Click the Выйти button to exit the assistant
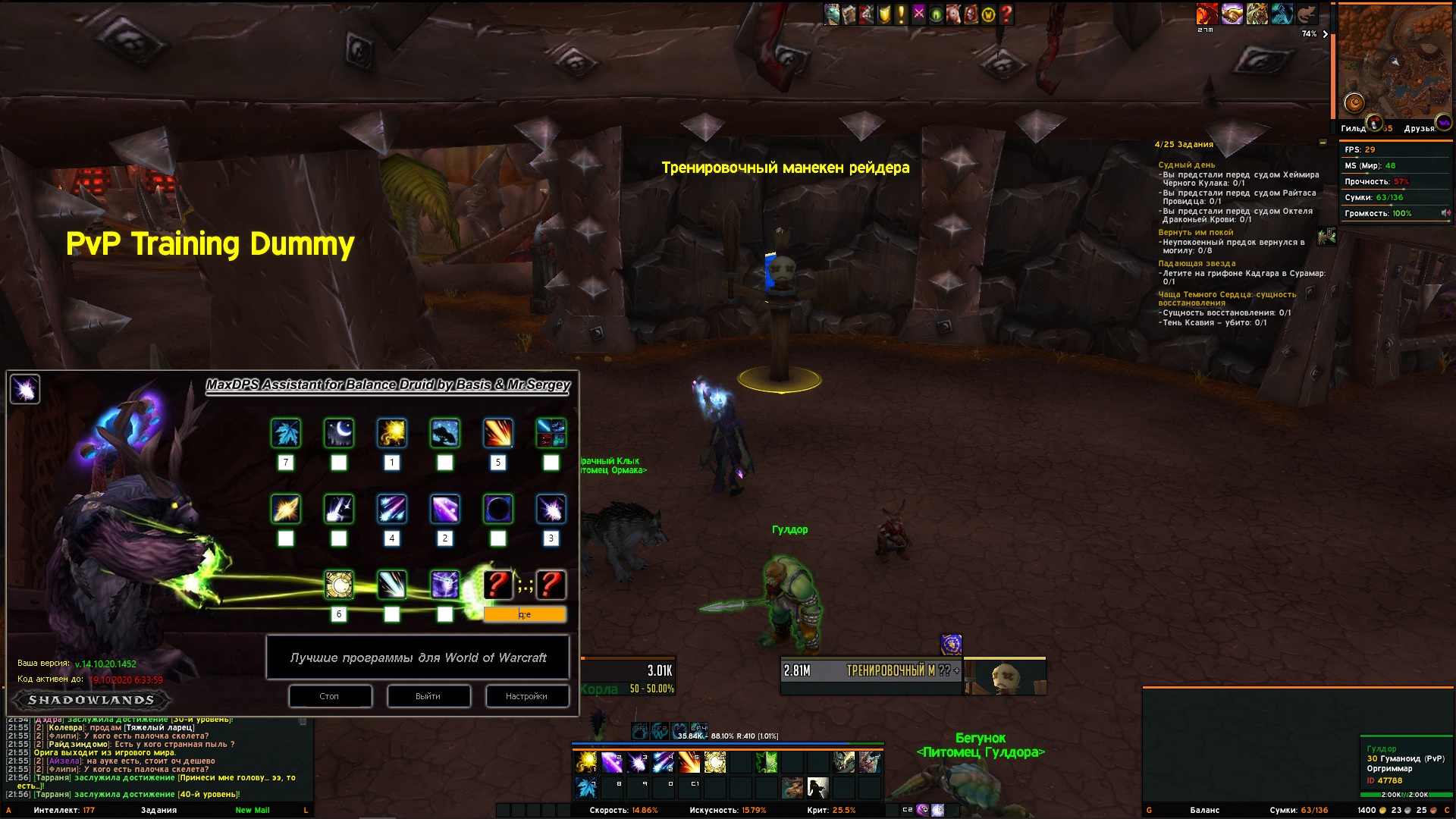Screen dimensions: 1456x819 point(428,696)
